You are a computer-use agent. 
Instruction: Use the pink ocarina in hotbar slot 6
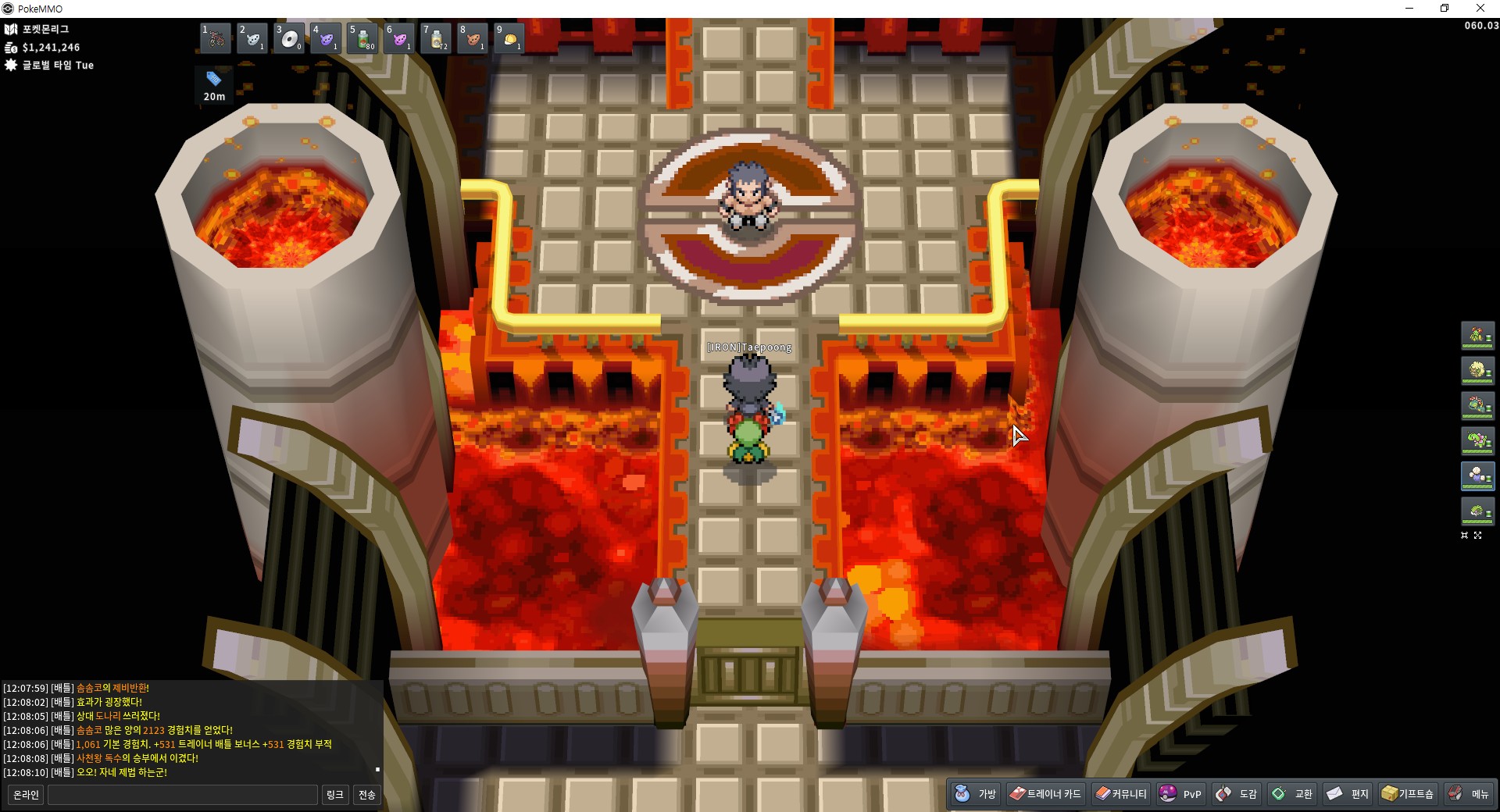pos(399,38)
